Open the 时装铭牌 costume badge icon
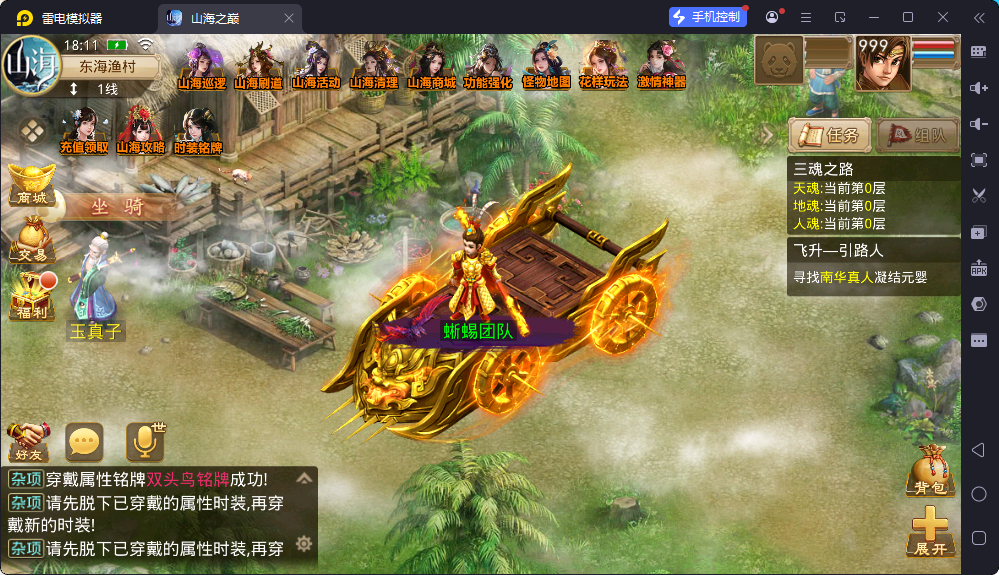This screenshot has width=999, height=575. [198, 132]
